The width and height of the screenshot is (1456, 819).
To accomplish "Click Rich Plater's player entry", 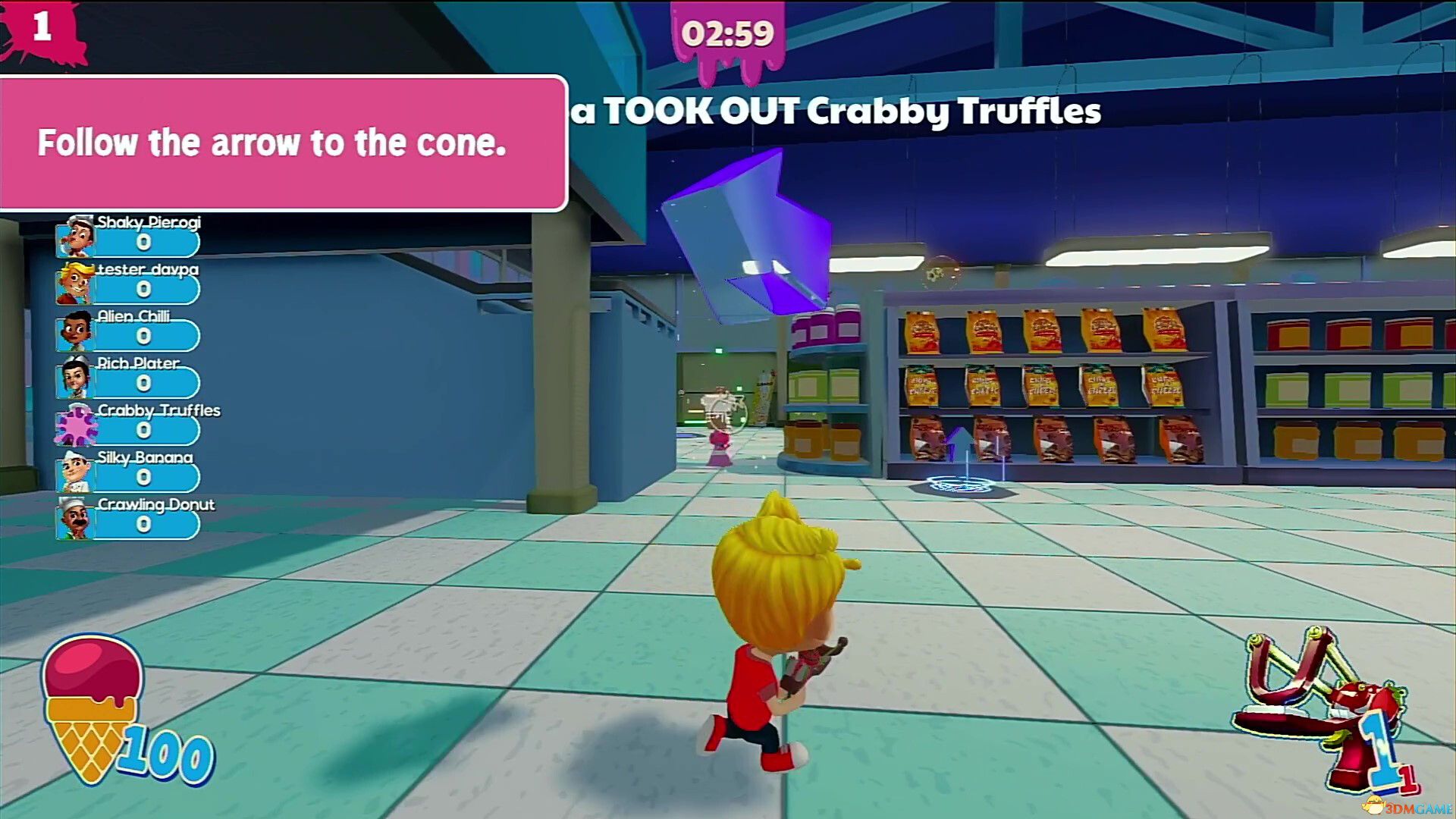I will (x=129, y=377).
